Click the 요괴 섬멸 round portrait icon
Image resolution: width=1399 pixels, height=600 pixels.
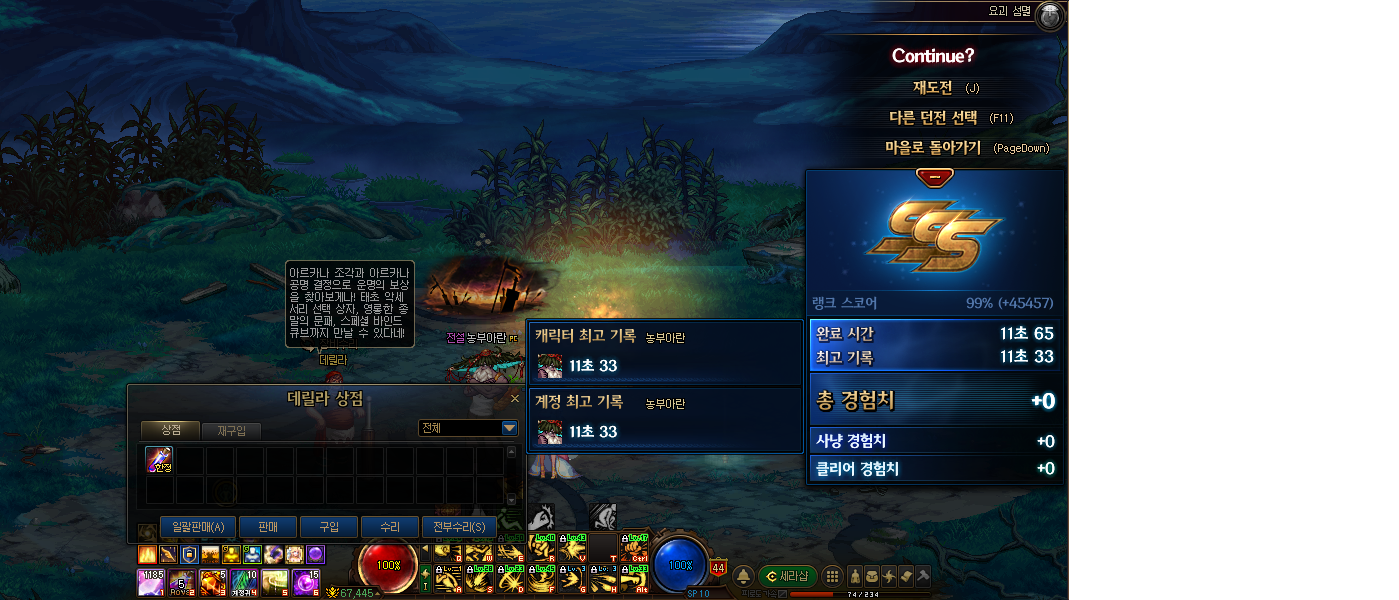tap(1050, 16)
